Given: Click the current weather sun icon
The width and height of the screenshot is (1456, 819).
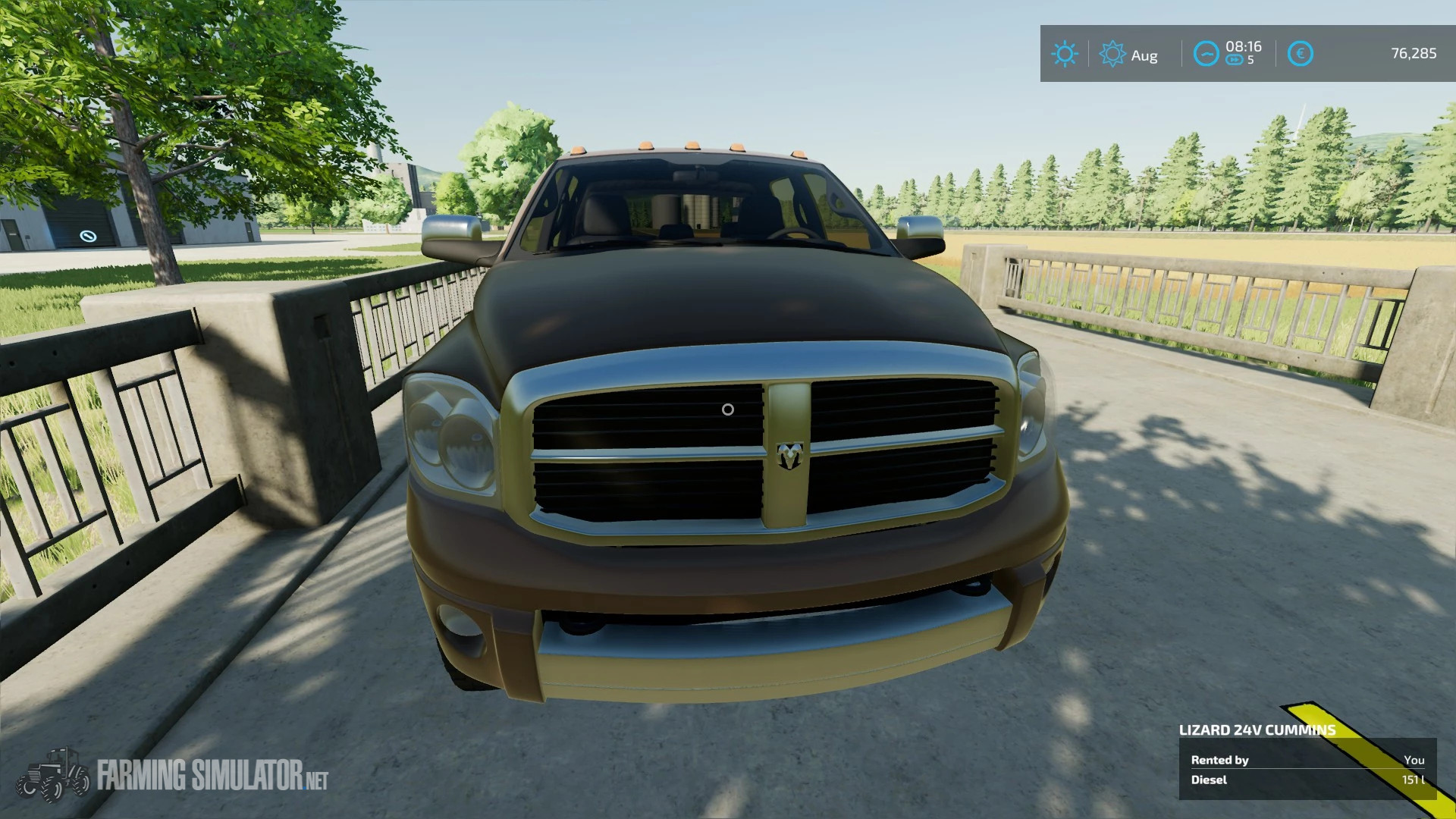Looking at the screenshot, I should [1065, 54].
